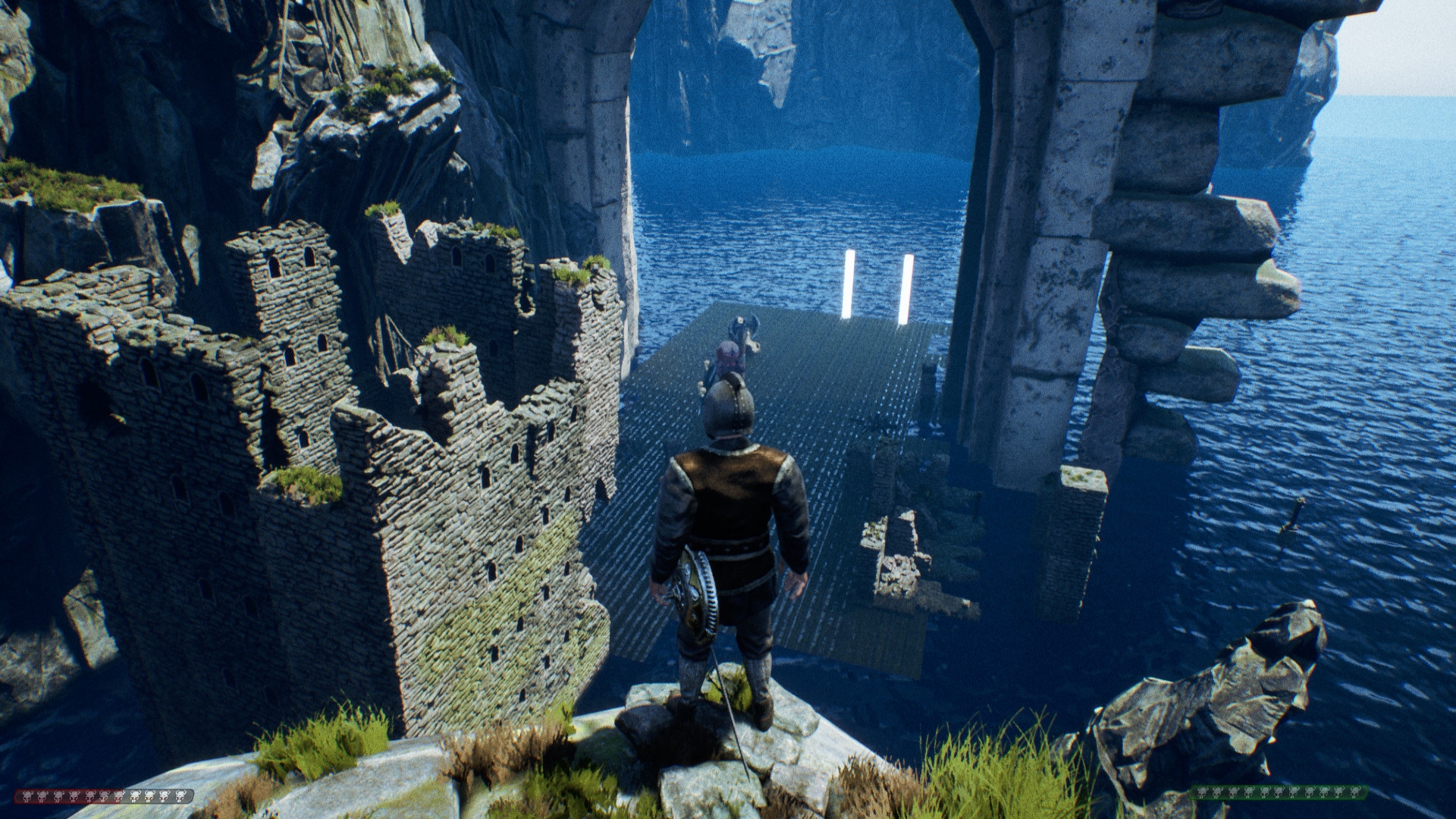Select the first greyed skull on red bar

(x=134, y=796)
